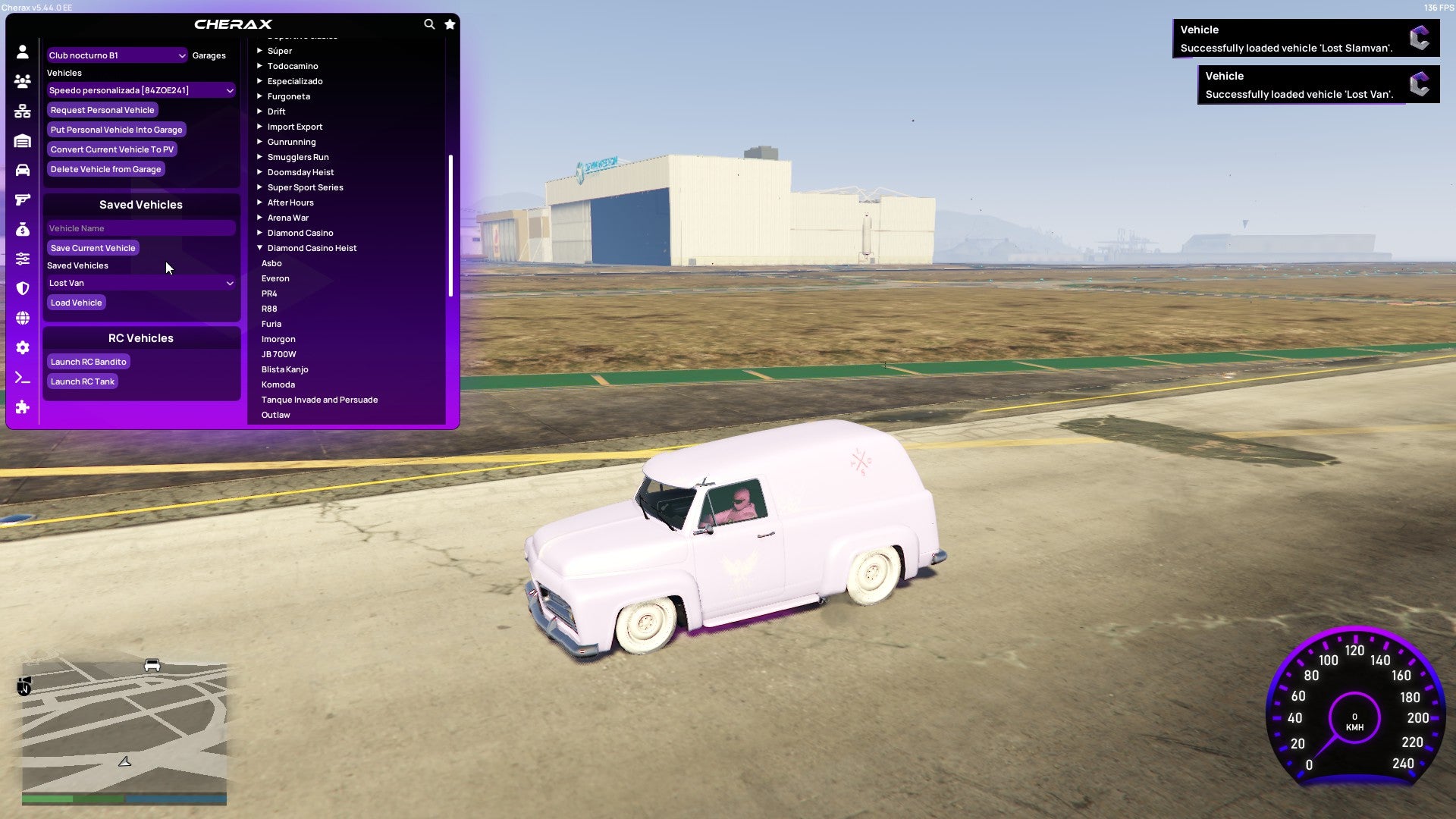Click the Vehicle Name input field
The width and height of the screenshot is (1456, 819).
[140, 228]
